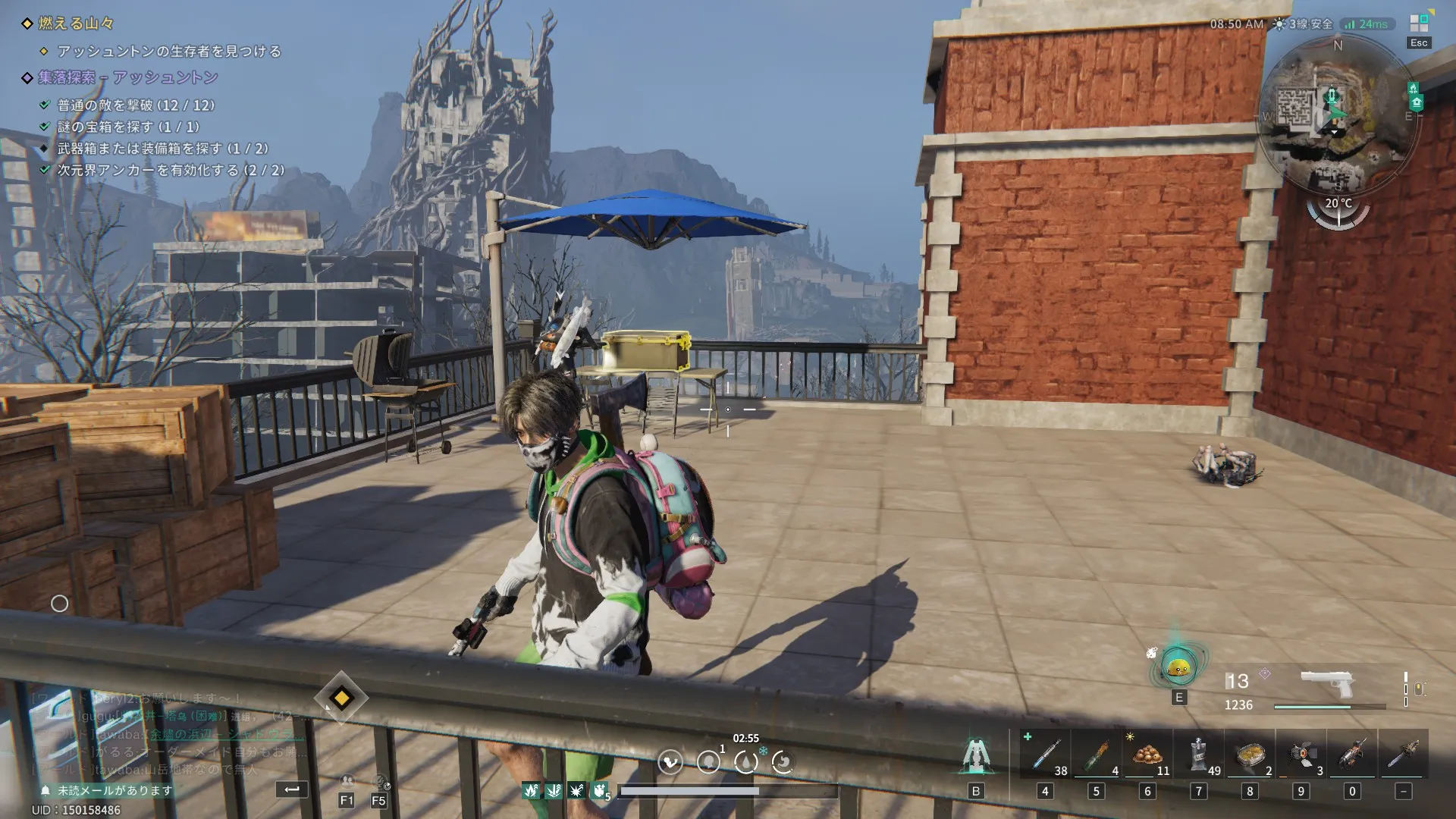Open the settlement exploration objective list

[x=127, y=77]
